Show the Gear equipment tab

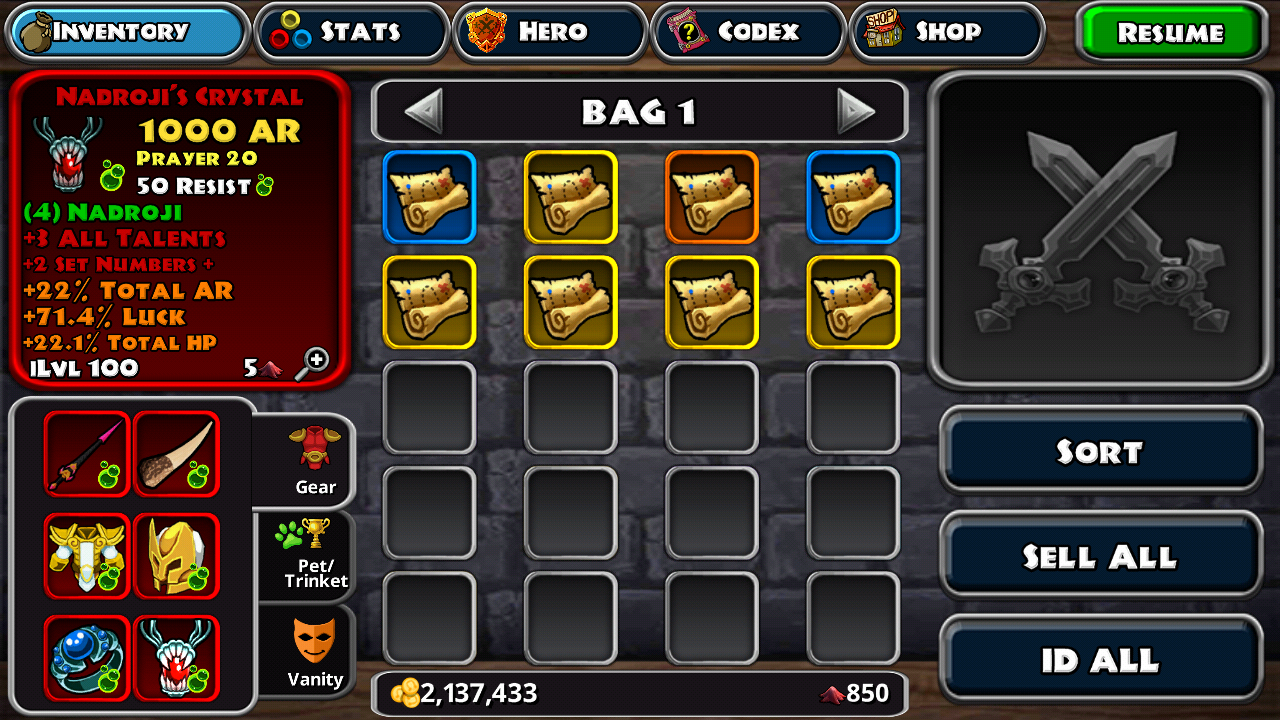314,461
